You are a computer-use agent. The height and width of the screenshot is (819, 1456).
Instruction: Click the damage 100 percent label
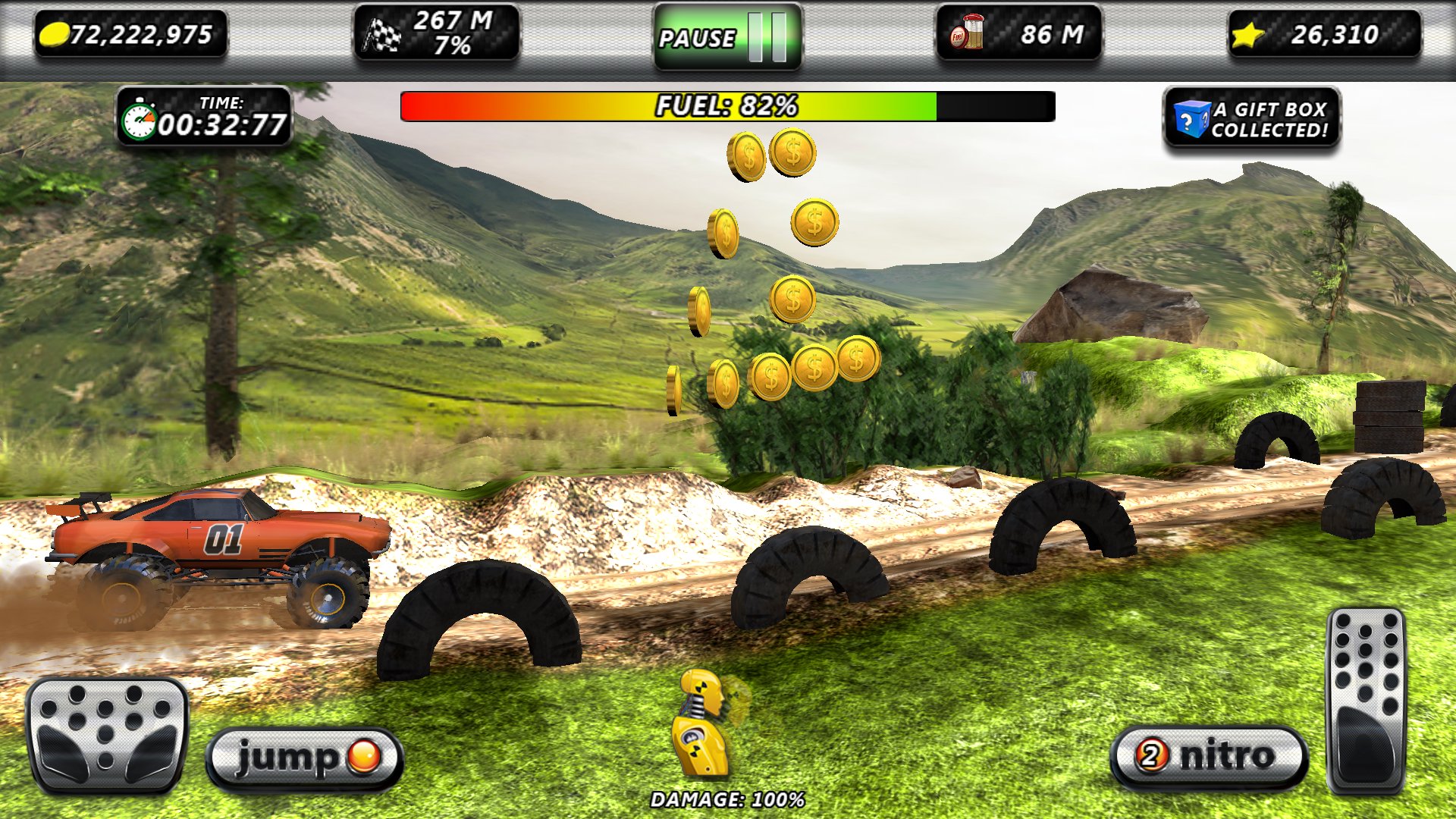tap(726, 798)
